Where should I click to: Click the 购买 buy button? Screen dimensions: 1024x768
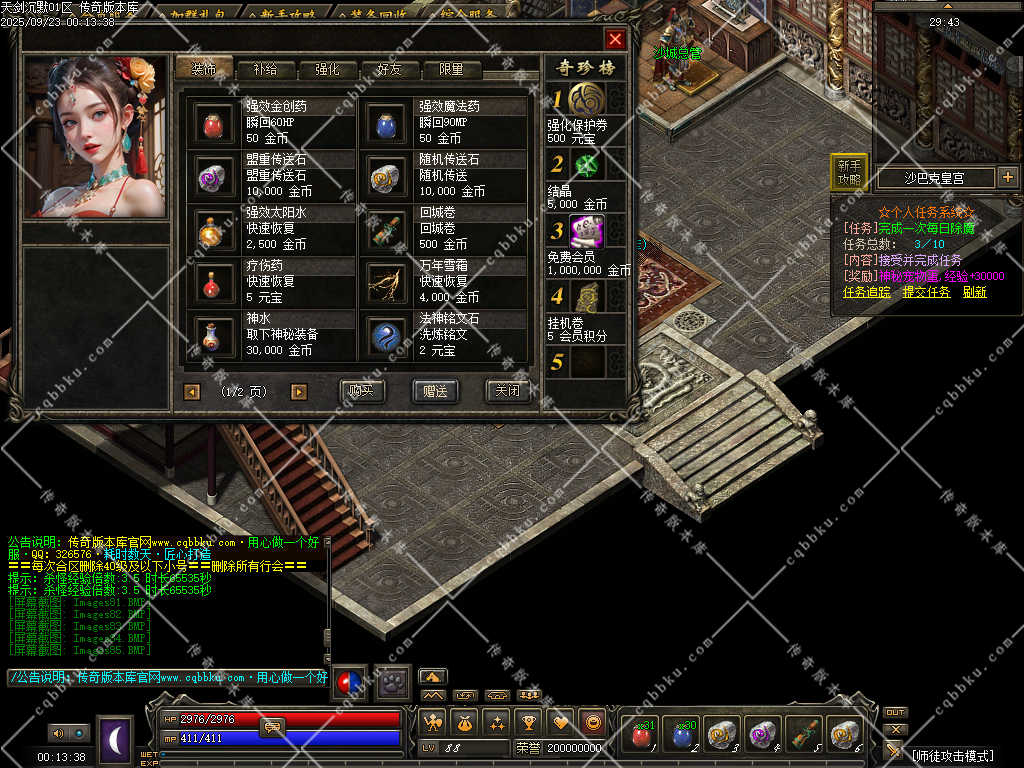pyautogui.click(x=362, y=391)
